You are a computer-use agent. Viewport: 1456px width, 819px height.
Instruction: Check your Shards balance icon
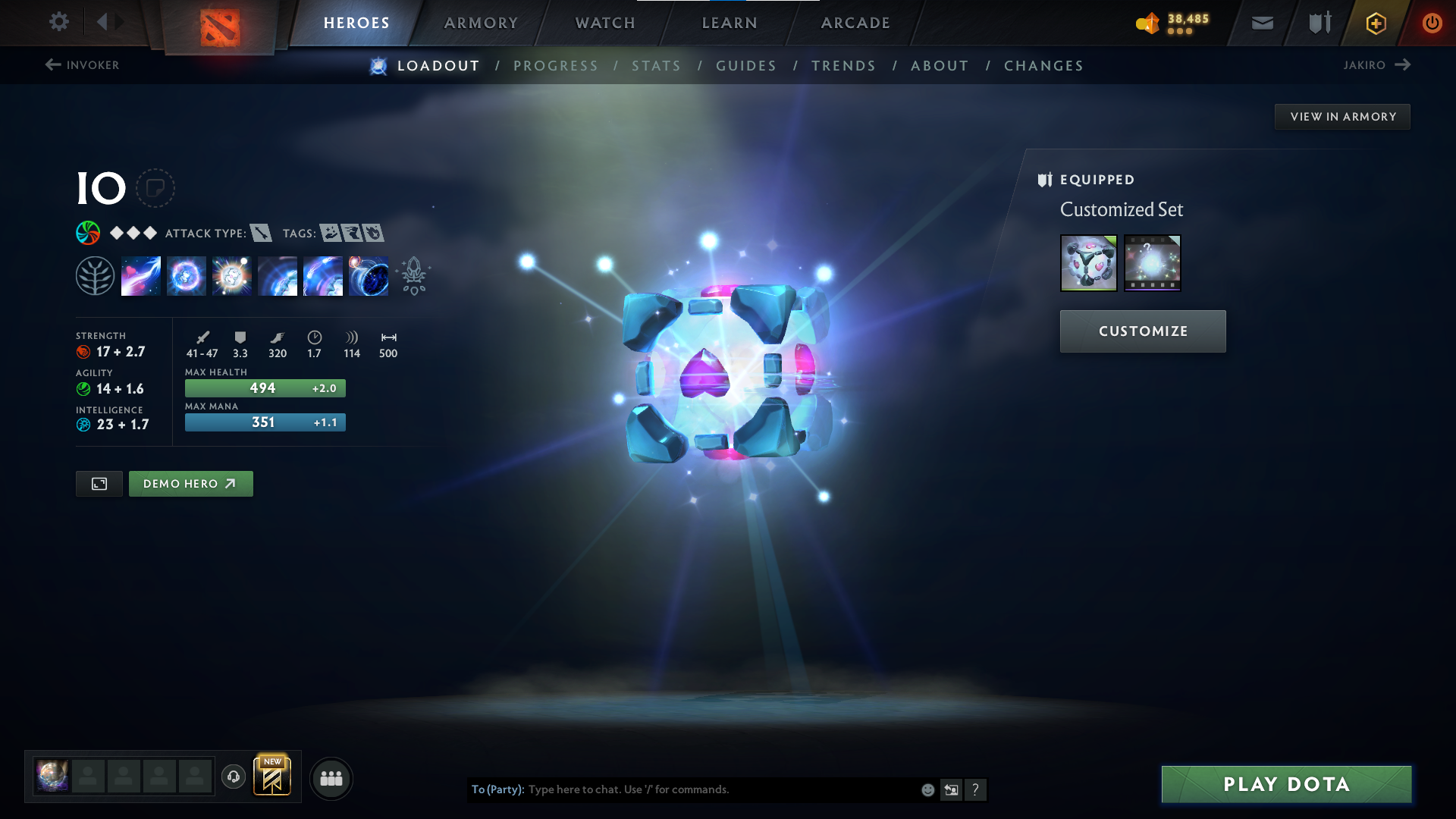pyautogui.click(x=1147, y=24)
